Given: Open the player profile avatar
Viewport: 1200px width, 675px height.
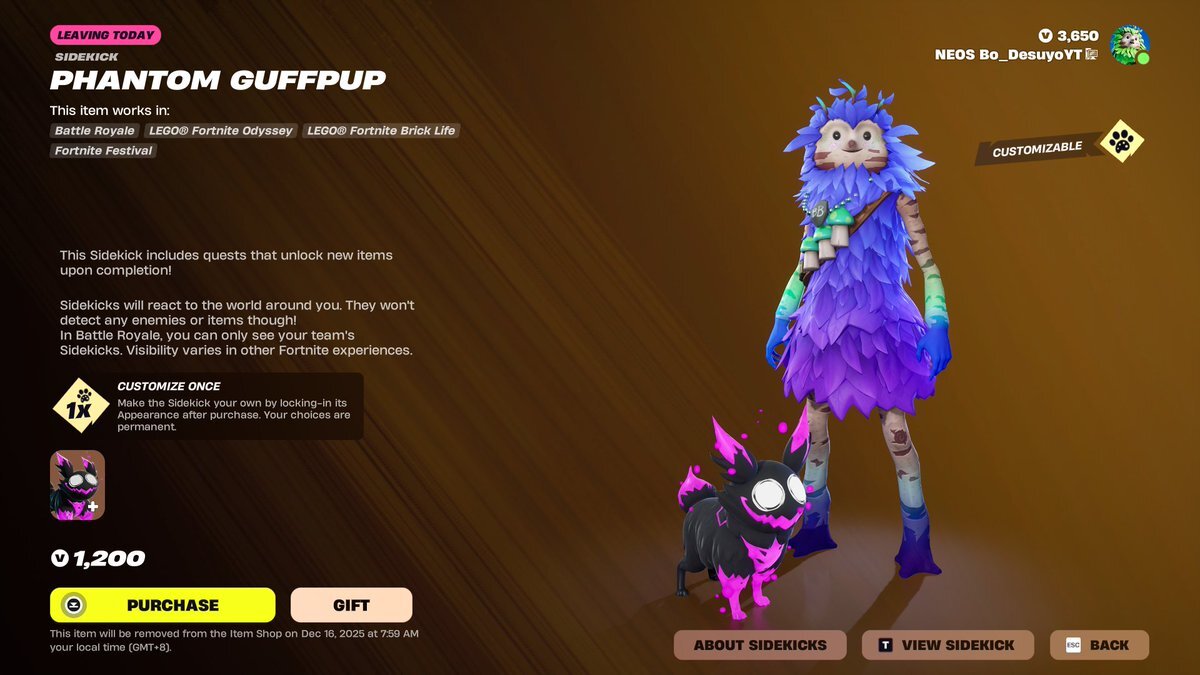Looking at the screenshot, I should point(1129,45).
